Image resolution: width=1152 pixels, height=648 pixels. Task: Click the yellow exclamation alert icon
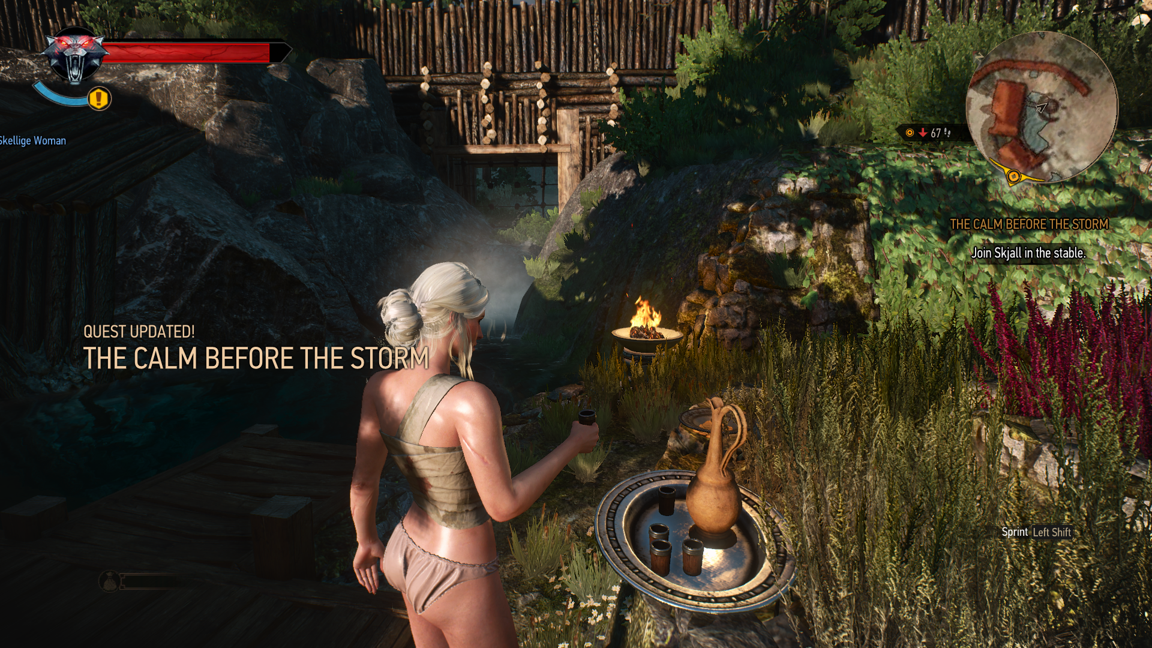pyautogui.click(x=98, y=99)
